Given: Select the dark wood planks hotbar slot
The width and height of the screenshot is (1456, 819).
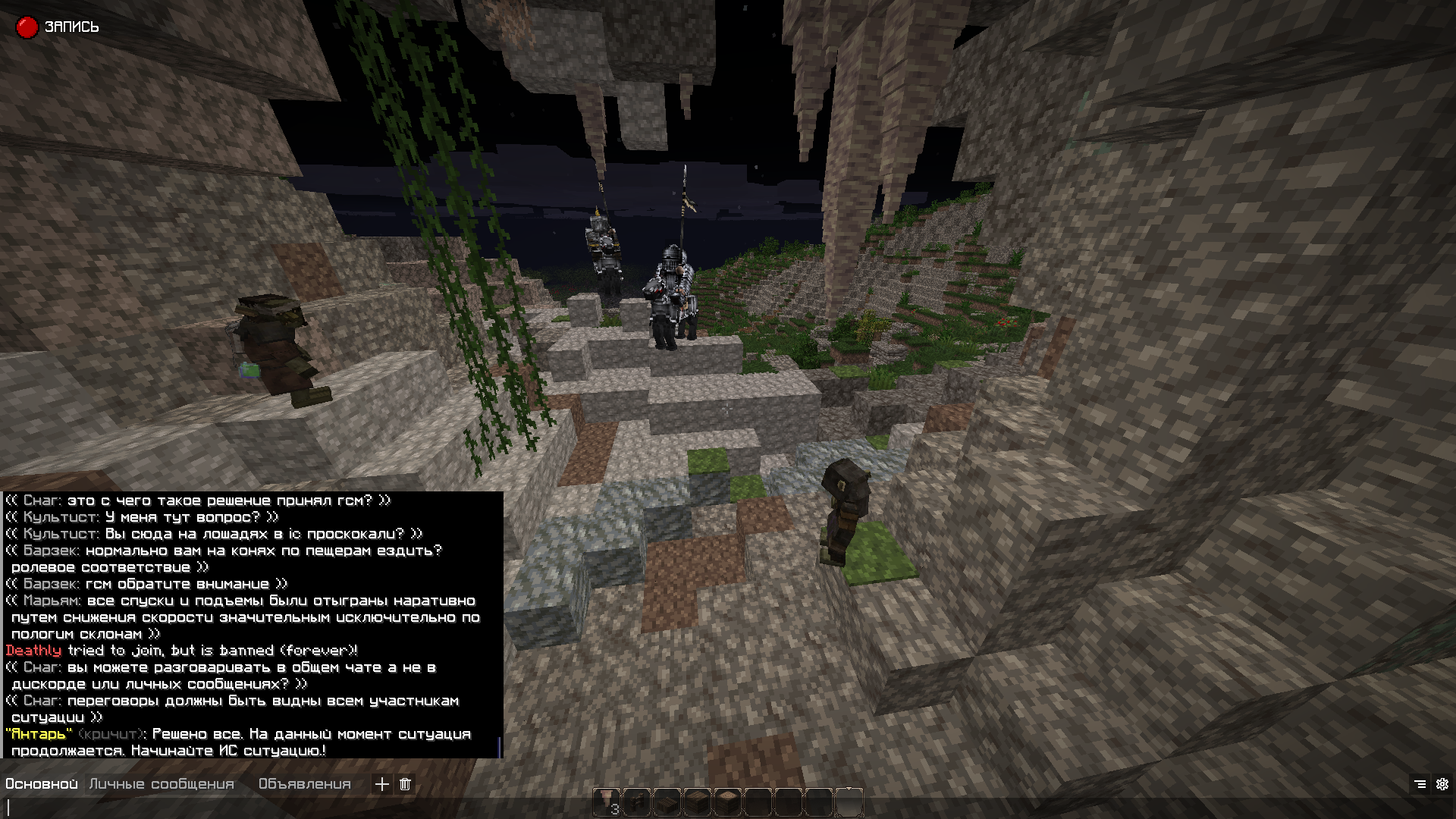Looking at the screenshot, I should 698,802.
